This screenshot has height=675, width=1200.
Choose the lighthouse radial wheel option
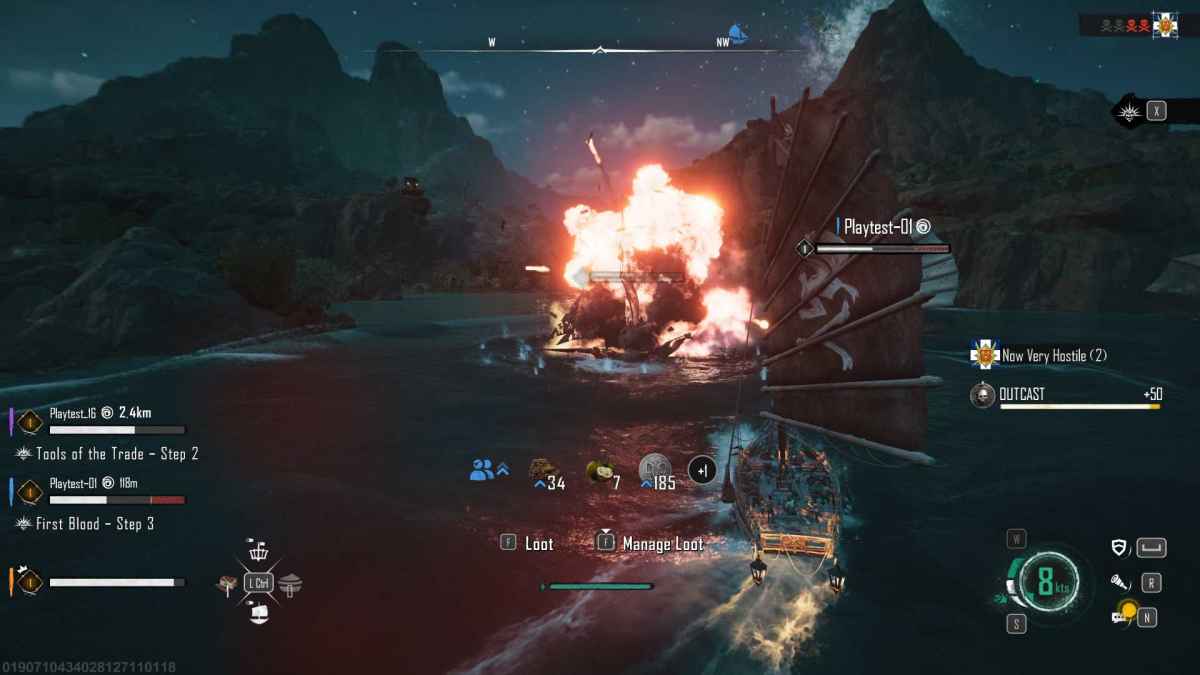[x=290, y=584]
